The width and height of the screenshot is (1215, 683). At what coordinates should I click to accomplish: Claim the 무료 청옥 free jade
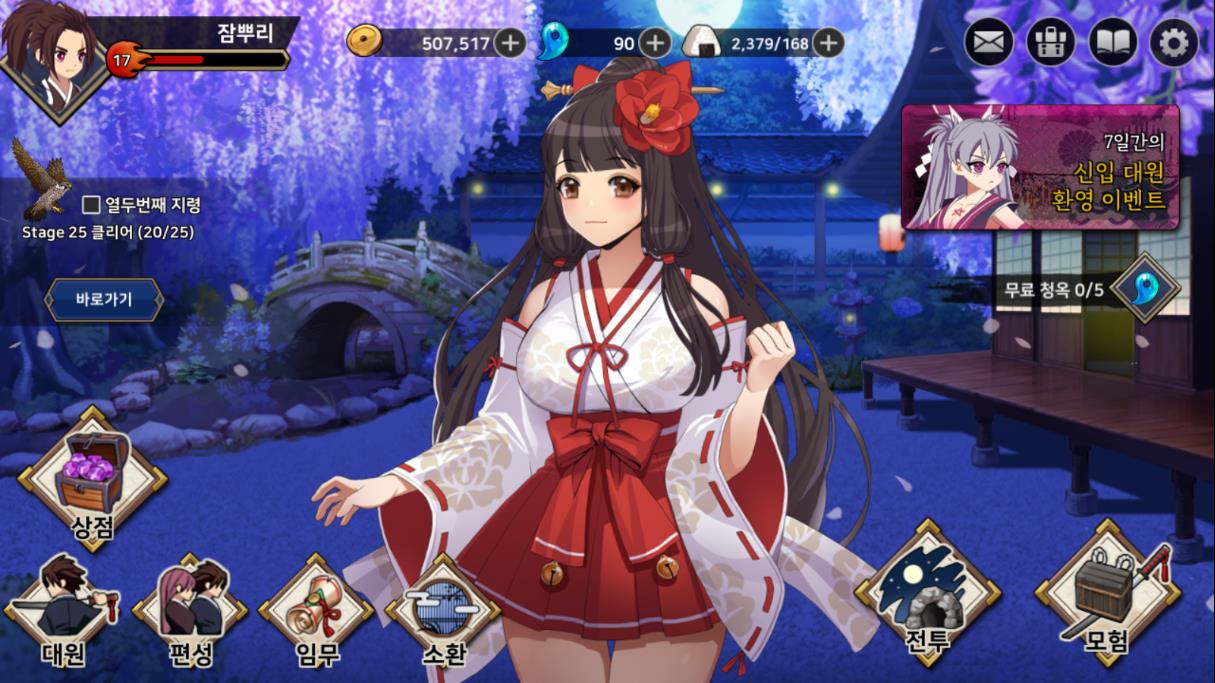[1144, 289]
